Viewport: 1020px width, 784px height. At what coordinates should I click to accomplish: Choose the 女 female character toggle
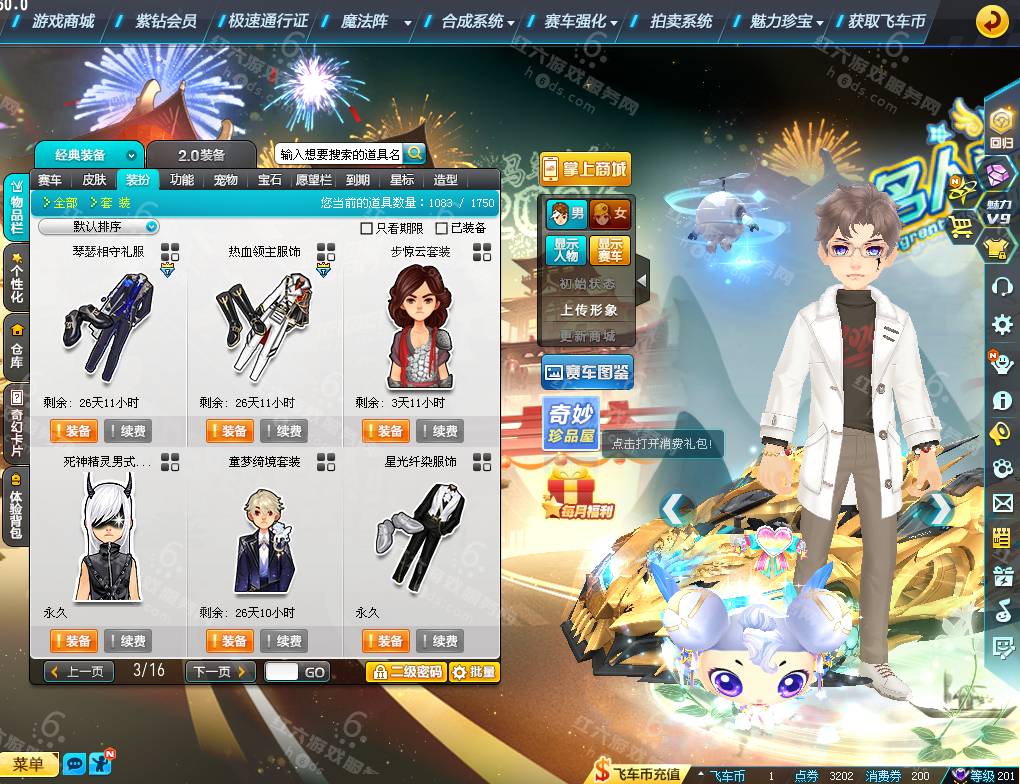(610, 213)
